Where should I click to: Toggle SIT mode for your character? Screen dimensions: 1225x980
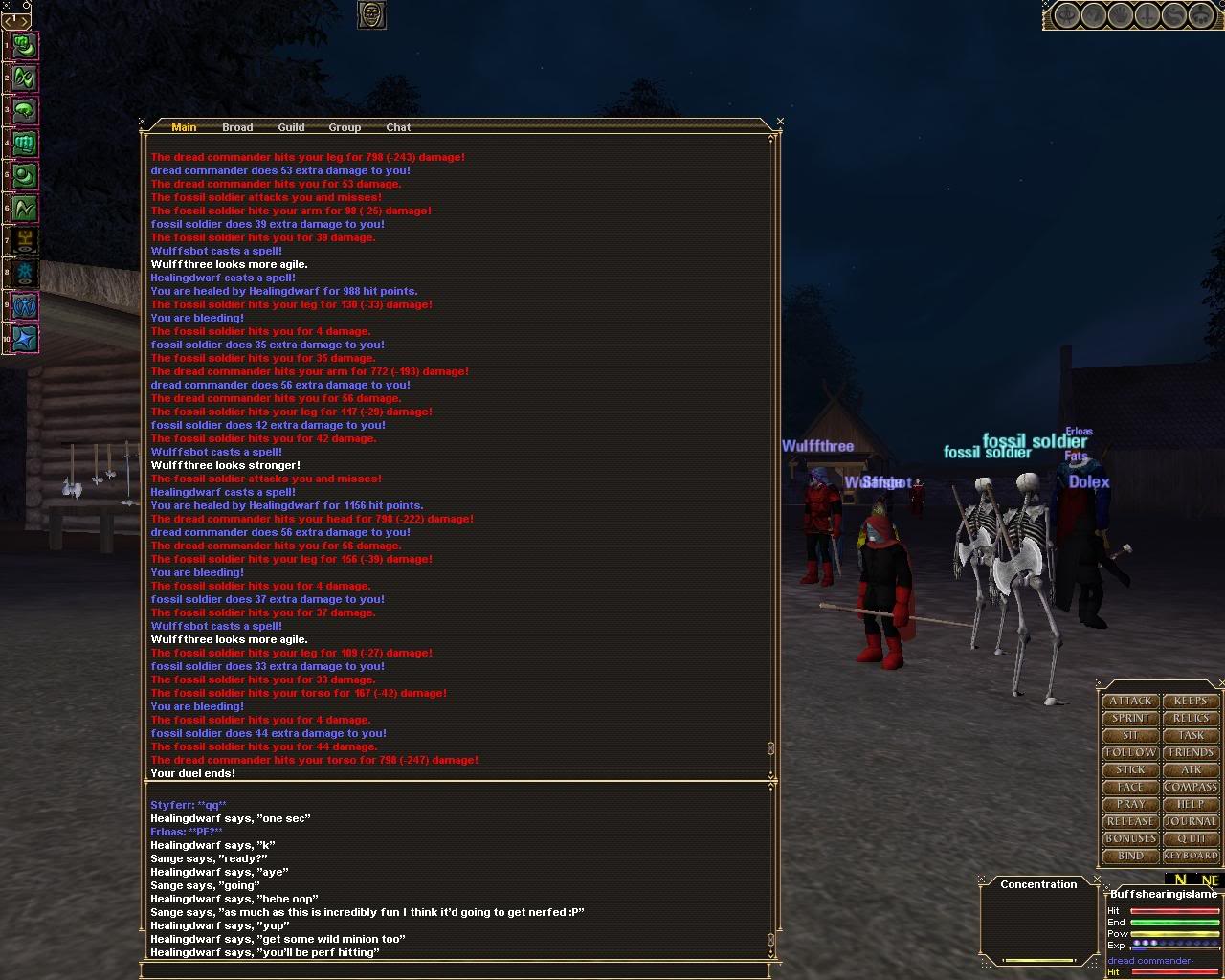1130,735
